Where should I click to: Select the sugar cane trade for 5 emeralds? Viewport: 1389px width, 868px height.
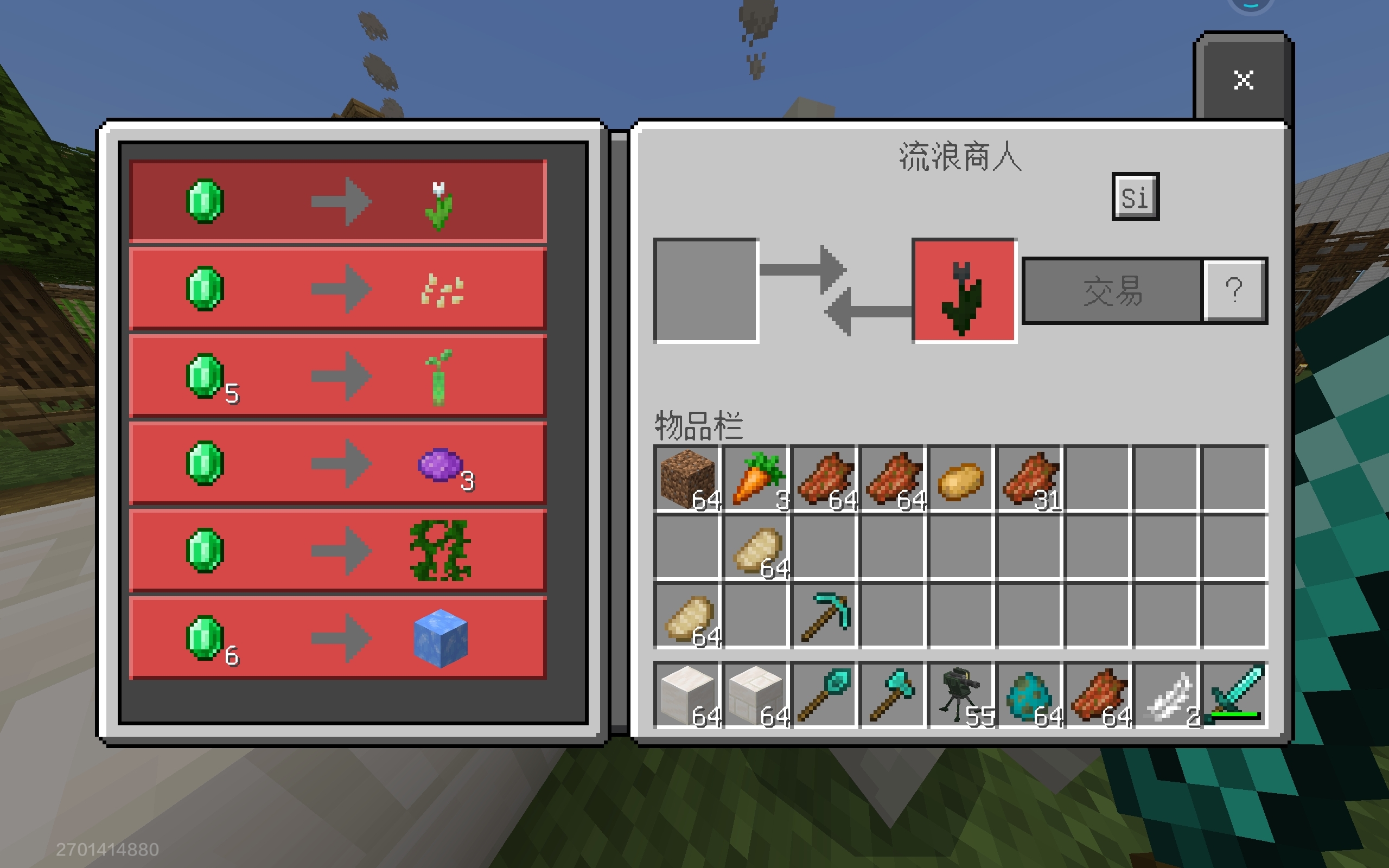pyautogui.click(x=337, y=376)
